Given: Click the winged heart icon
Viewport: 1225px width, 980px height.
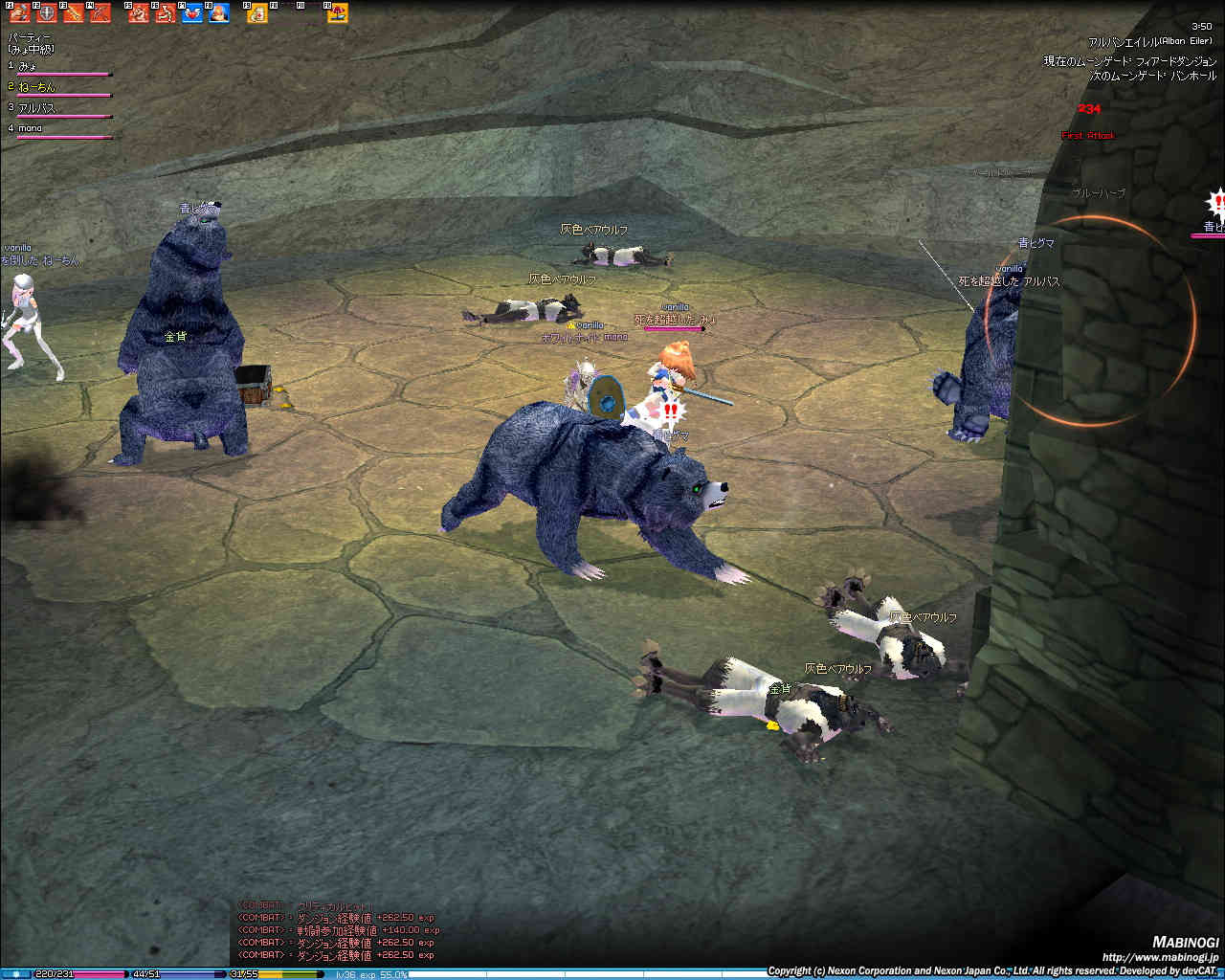Looking at the screenshot, I should click(x=192, y=13).
